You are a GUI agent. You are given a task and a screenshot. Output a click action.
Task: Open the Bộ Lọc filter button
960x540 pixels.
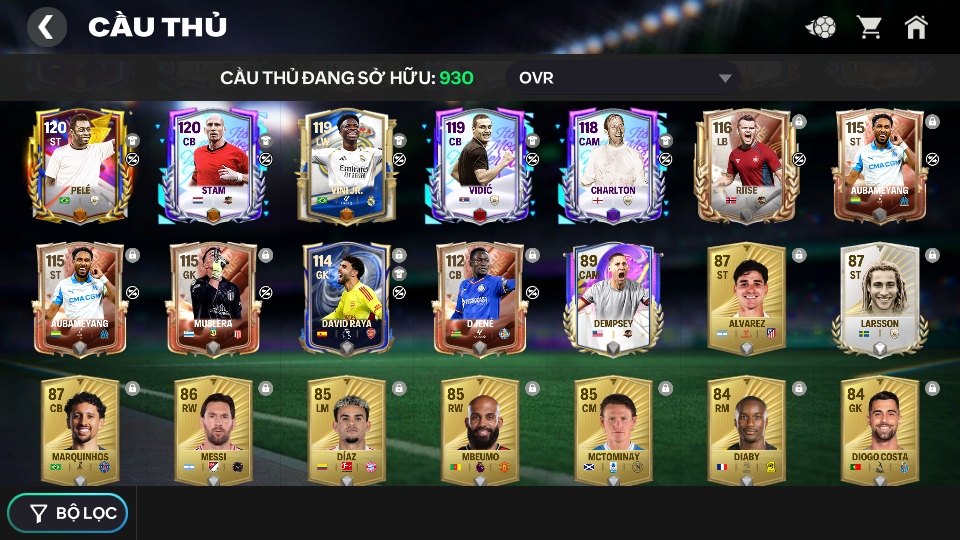(x=68, y=513)
